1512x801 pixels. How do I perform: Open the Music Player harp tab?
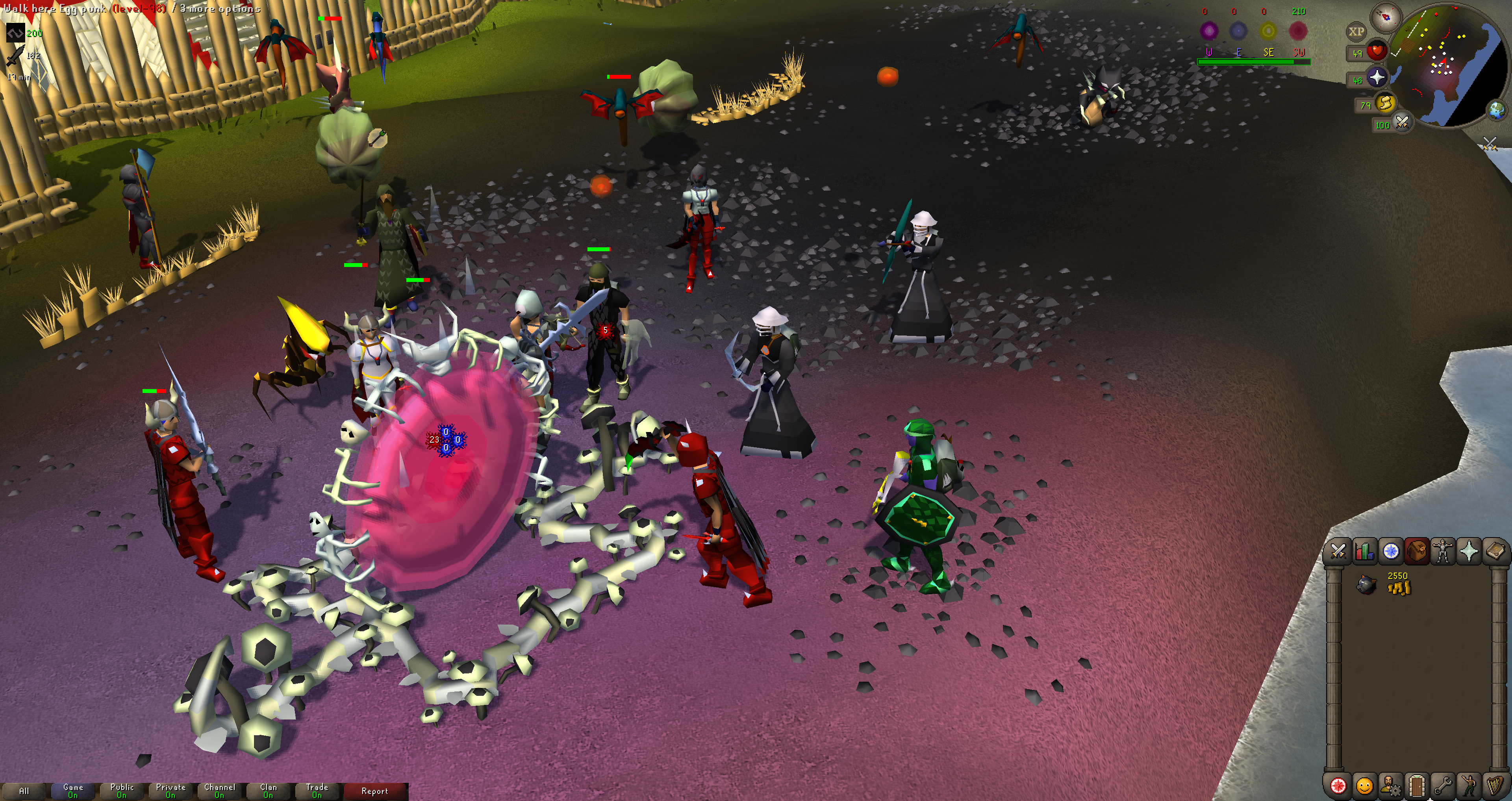pyautogui.click(x=1495, y=785)
